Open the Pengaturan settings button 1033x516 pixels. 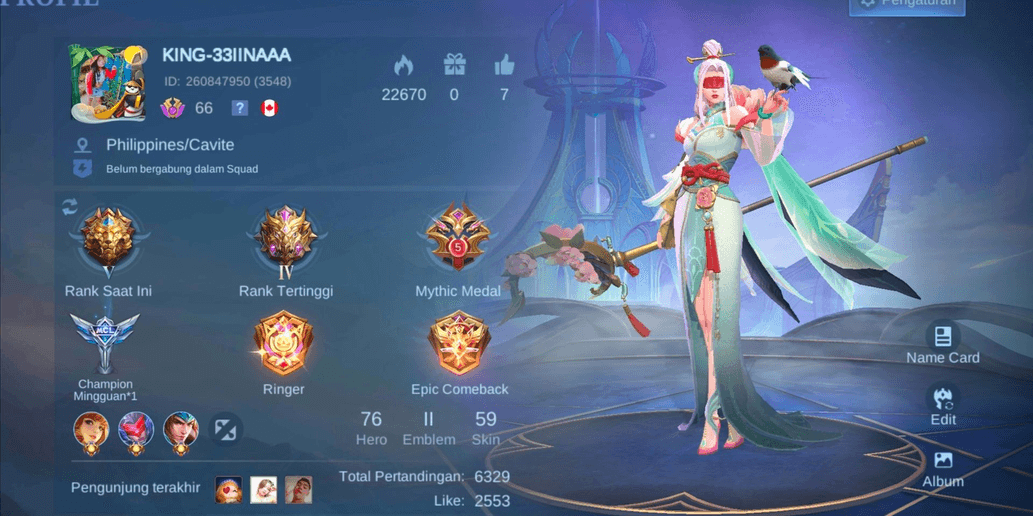point(907,4)
